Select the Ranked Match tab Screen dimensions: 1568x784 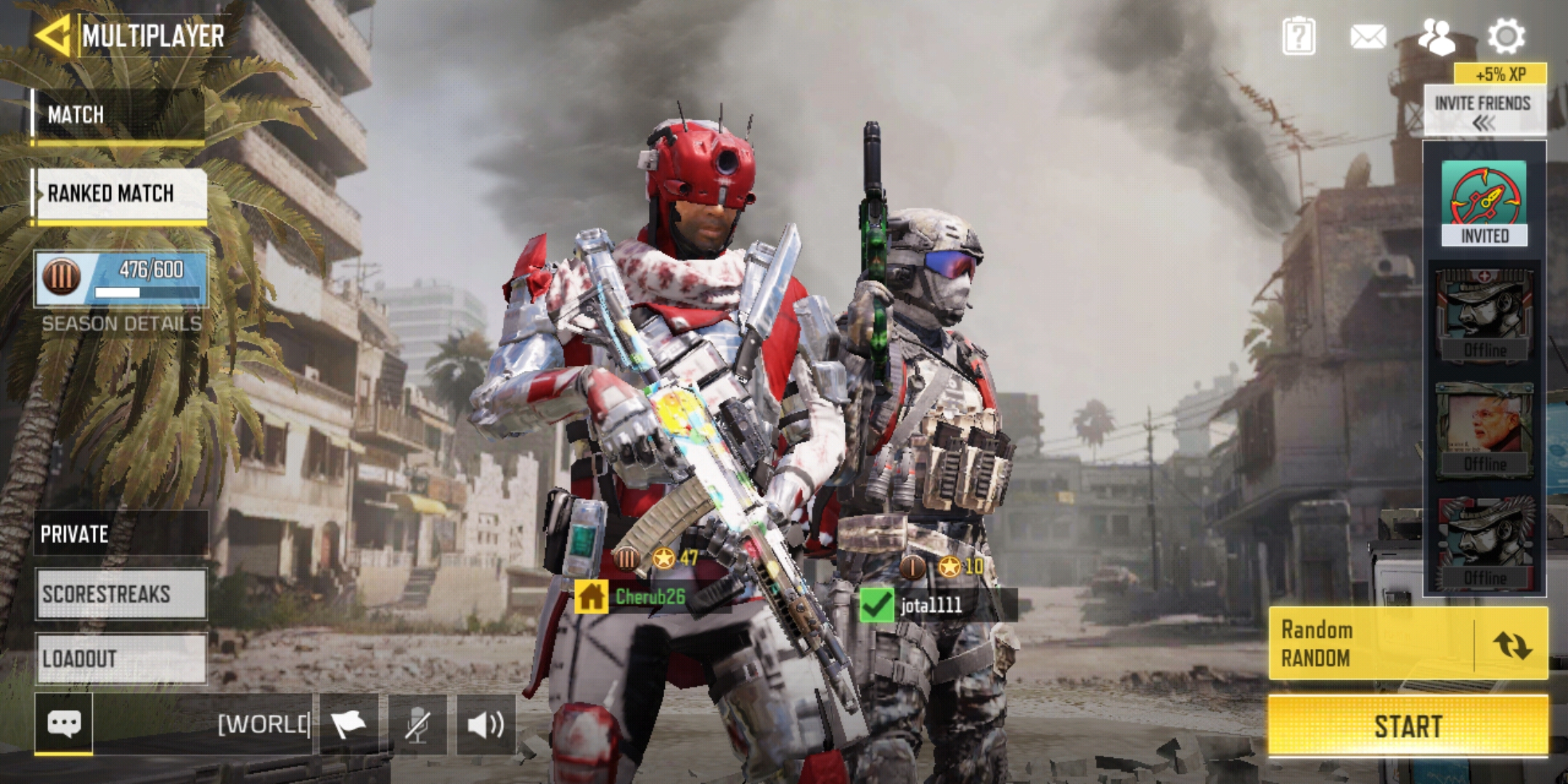pos(121,194)
